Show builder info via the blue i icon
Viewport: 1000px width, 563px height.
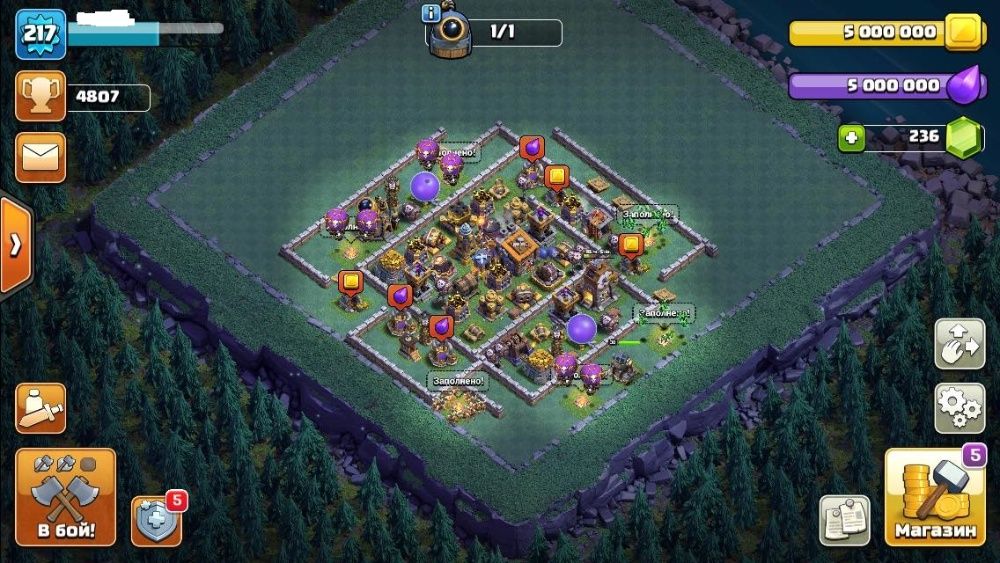(432, 14)
